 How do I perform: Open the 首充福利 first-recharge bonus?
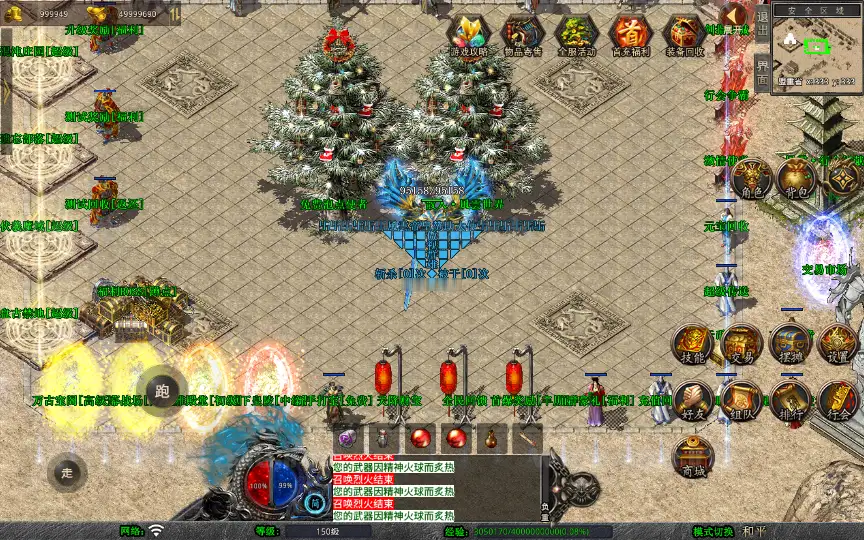[630, 36]
